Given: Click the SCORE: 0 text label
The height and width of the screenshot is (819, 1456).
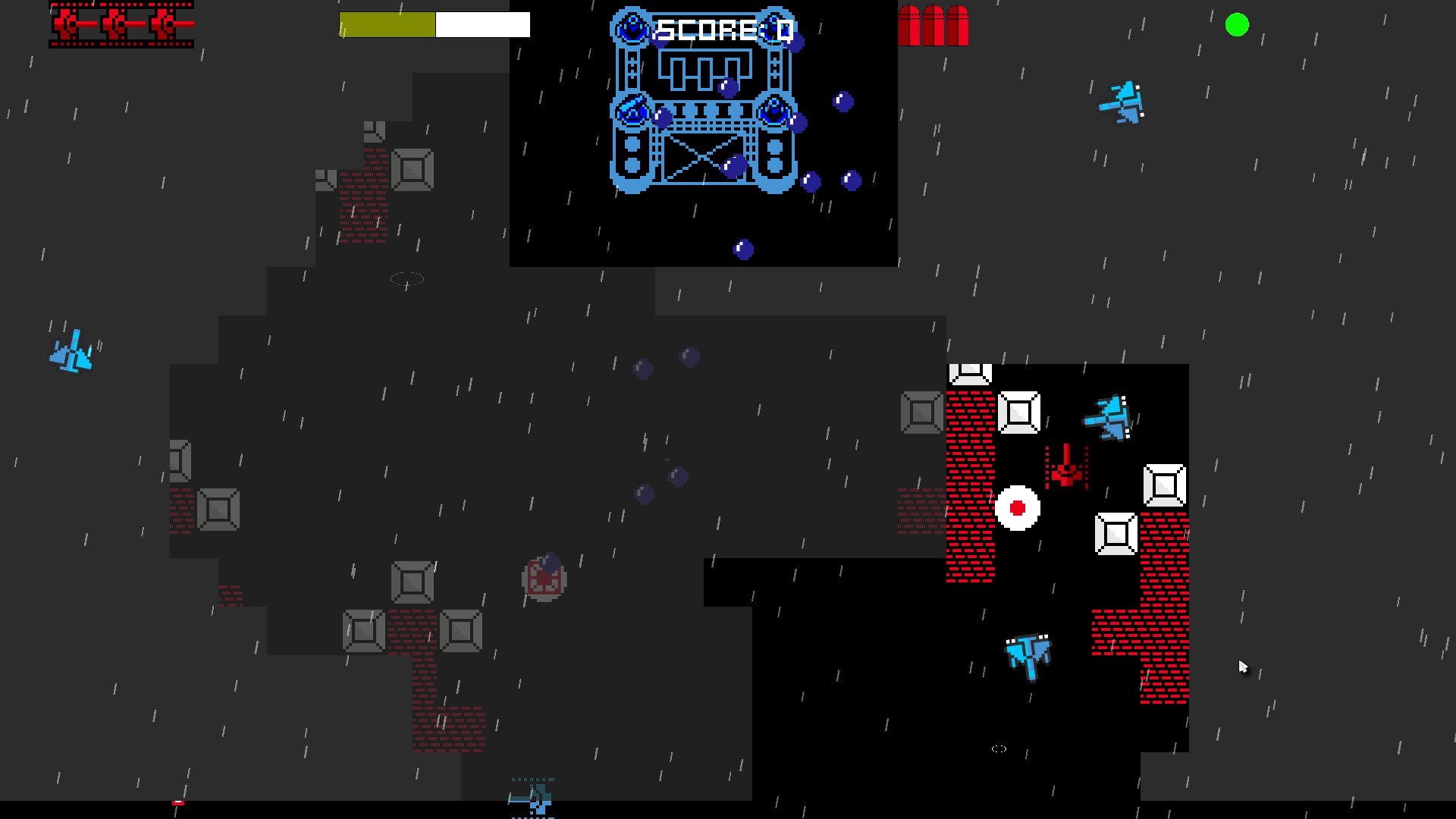Looking at the screenshot, I should (723, 29).
